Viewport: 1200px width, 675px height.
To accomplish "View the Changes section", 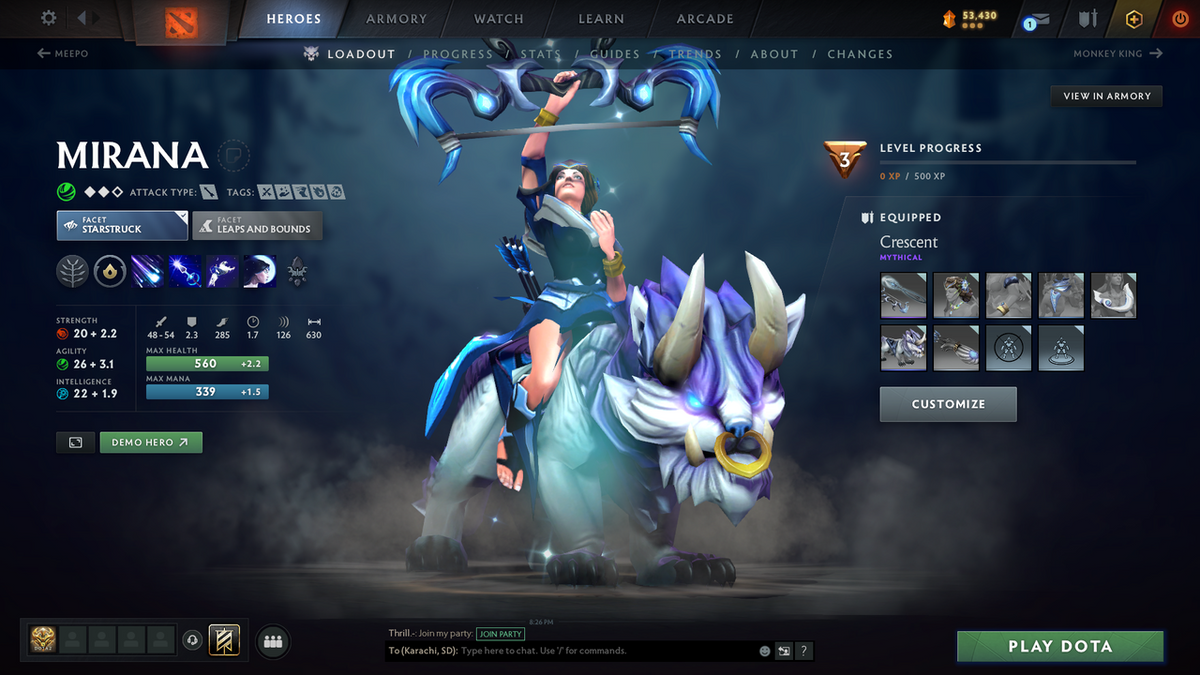I will [x=860, y=54].
